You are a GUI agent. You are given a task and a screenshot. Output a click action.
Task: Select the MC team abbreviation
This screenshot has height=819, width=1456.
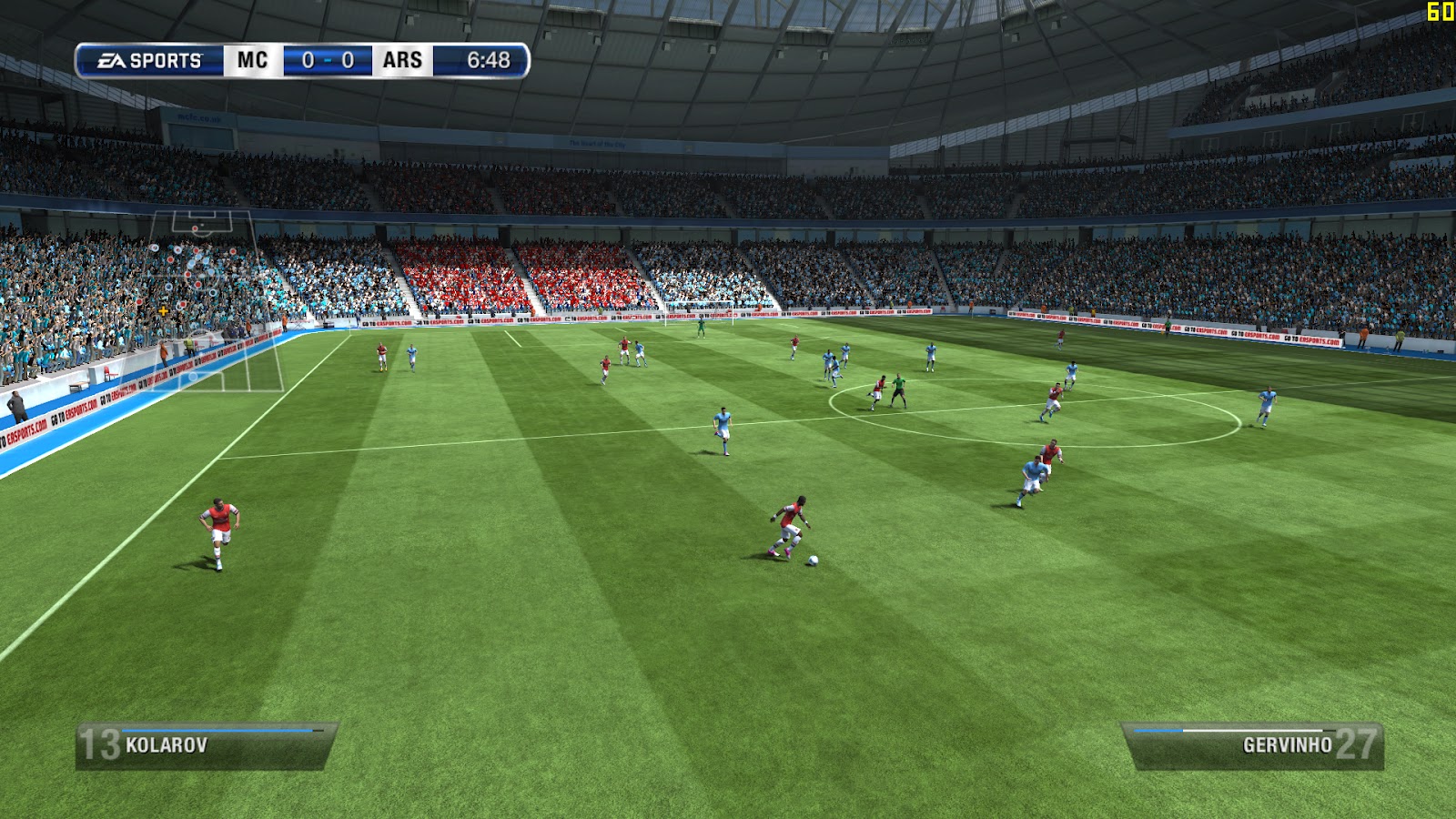(x=250, y=60)
